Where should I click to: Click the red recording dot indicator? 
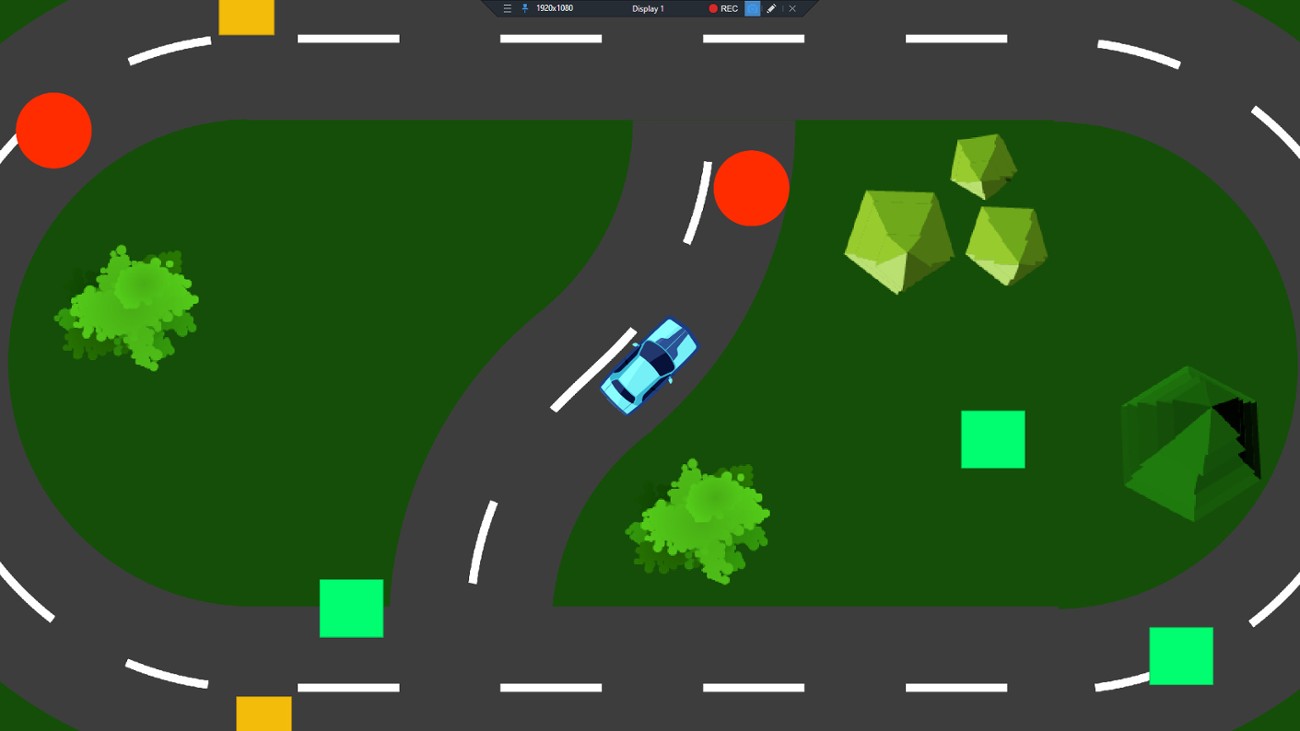714,8
